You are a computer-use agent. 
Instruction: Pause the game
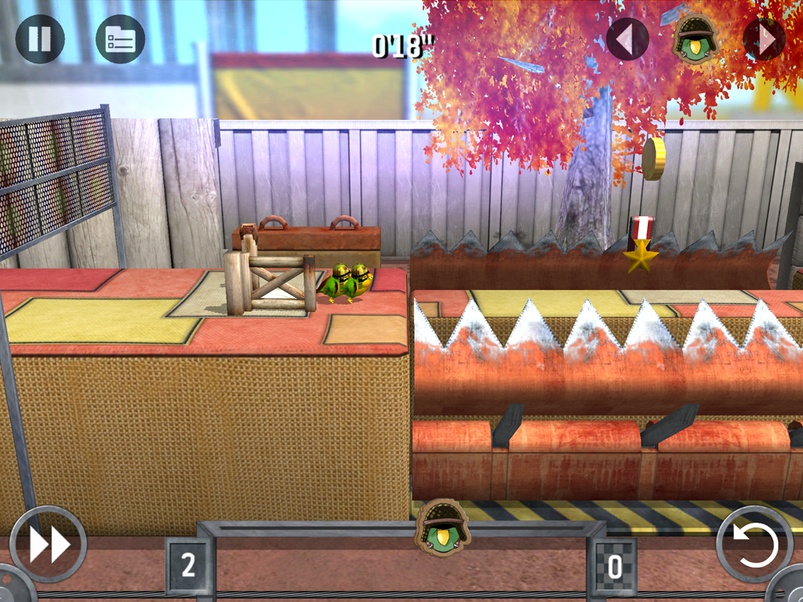click(x=40, y=39)
